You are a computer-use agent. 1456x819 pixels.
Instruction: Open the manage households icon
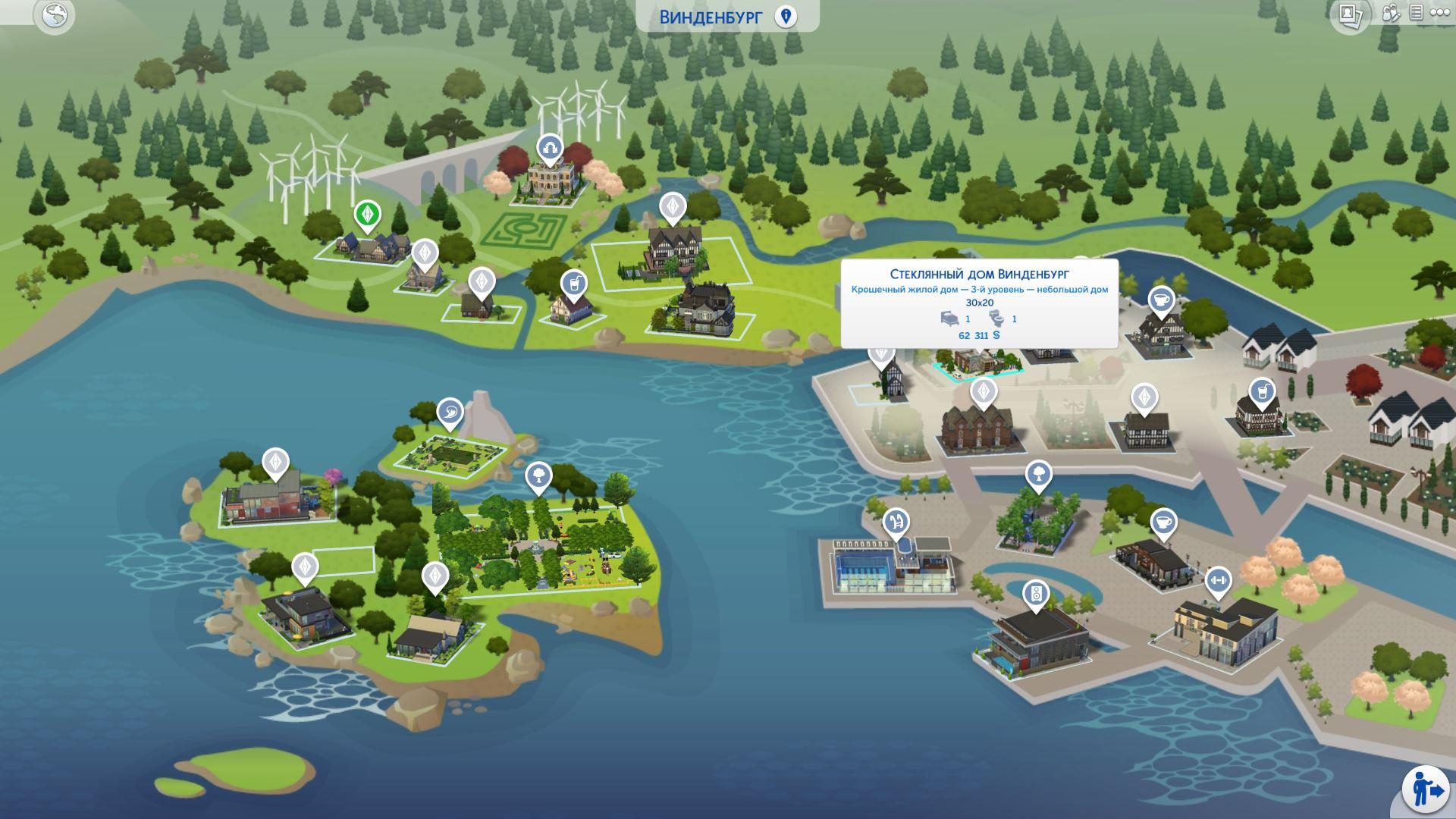[1391, 13]
